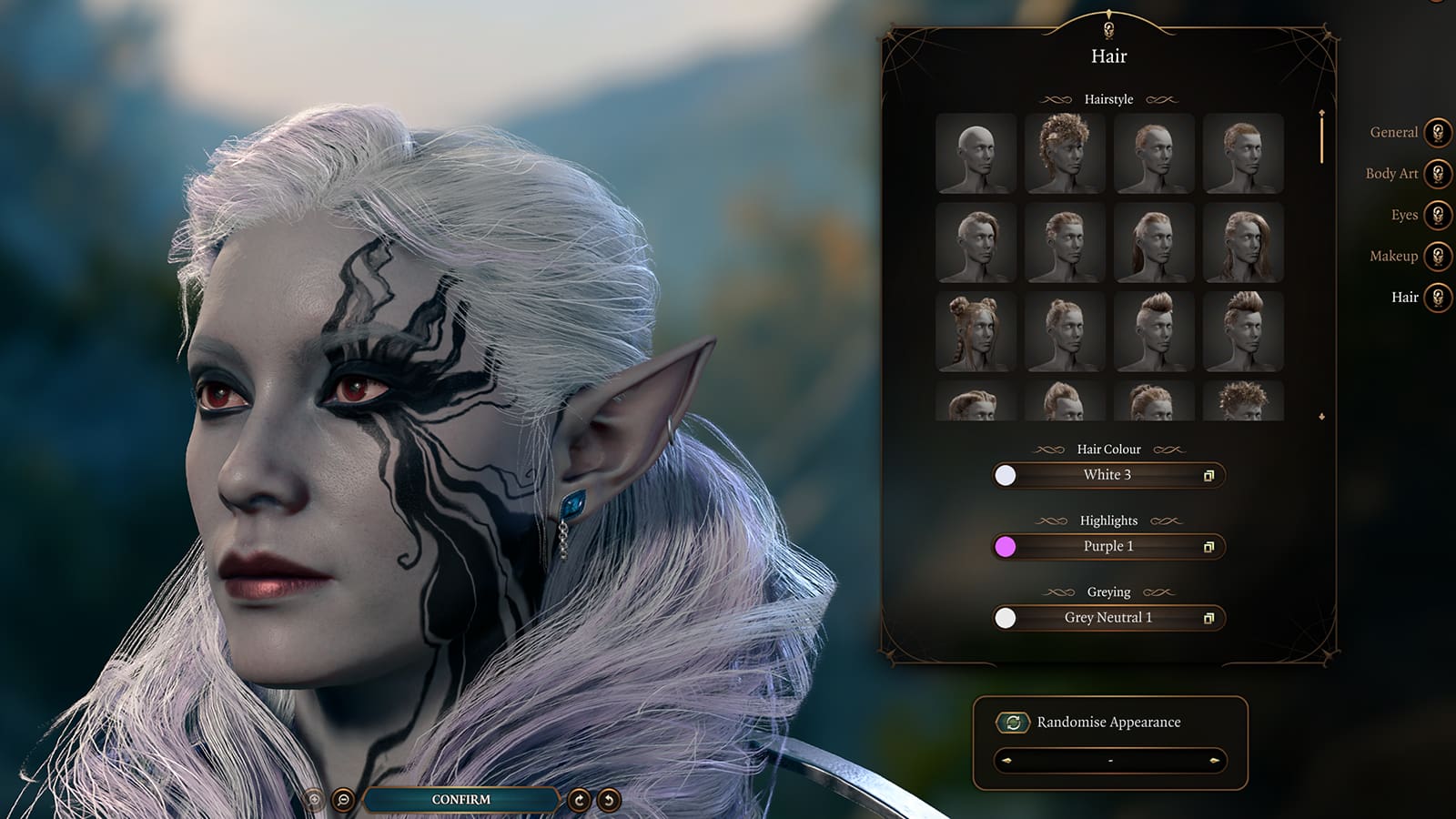Select the Makeup head icon in sidebar
This screenshot has width=1456, height=819.
point(1438,258)
